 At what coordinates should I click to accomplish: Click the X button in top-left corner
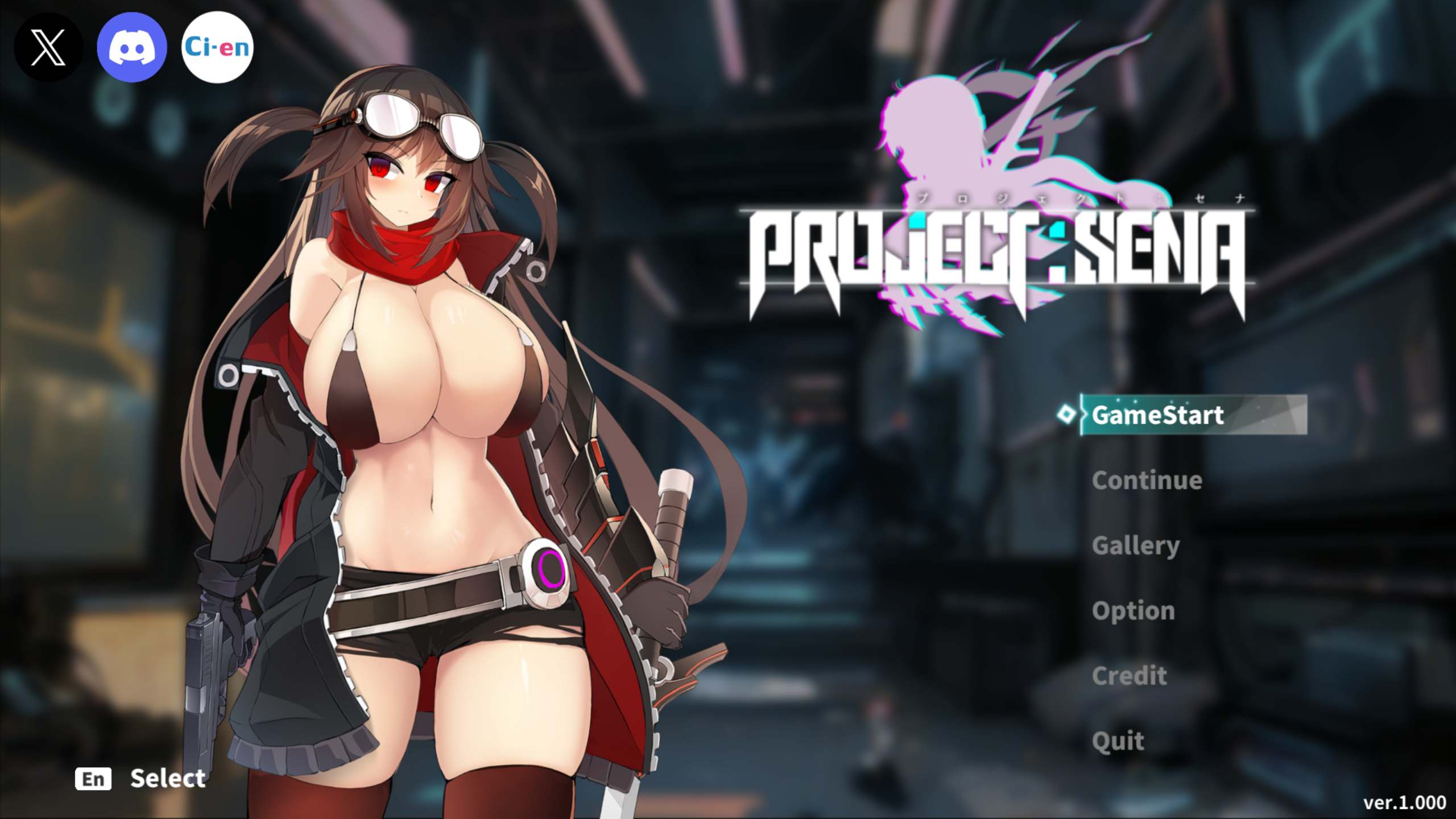tap(49, 48)
